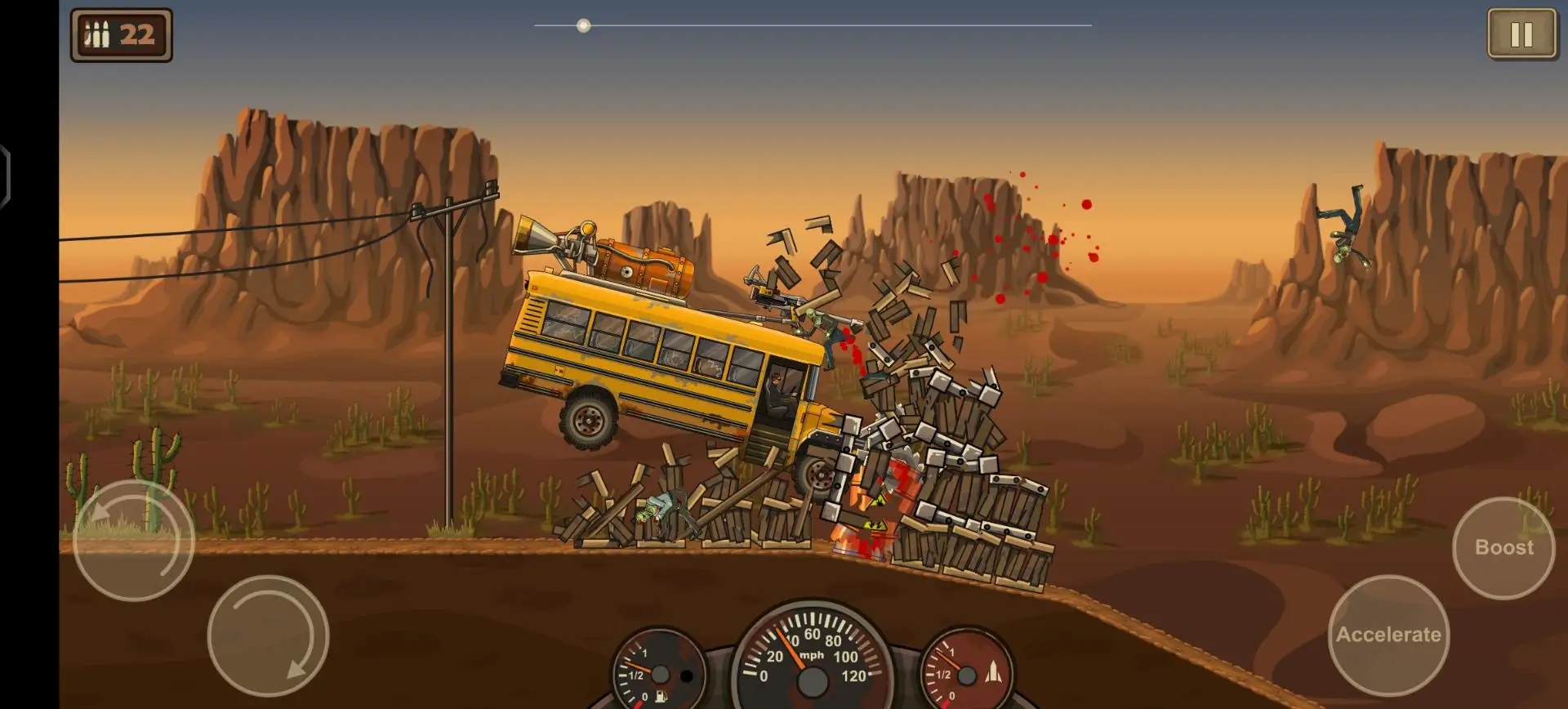Viewport: 1568px width, 709px height.
Task: Activate the Boost circular control pad
Action: [1503, 548]
